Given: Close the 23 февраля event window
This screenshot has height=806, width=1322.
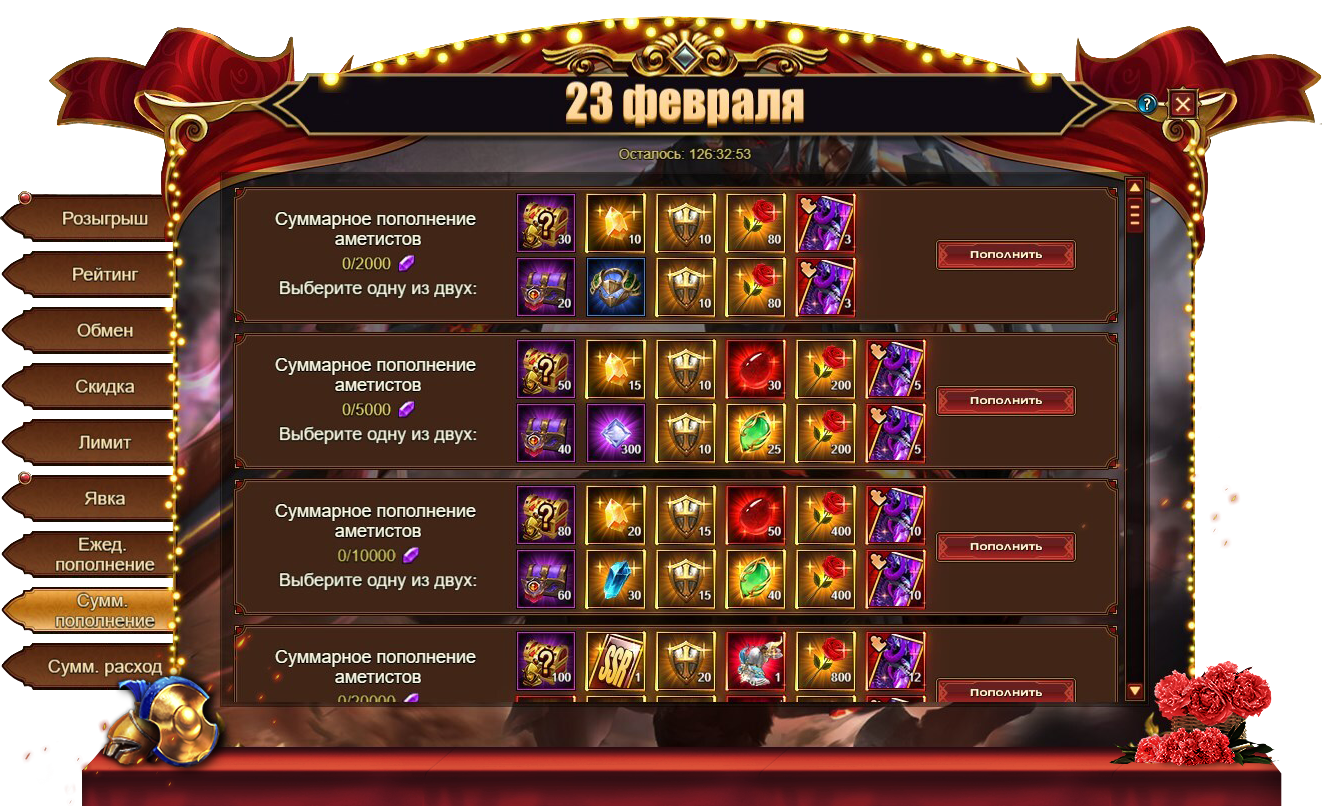Looking at the screenshot, I should coord(1183,103).
